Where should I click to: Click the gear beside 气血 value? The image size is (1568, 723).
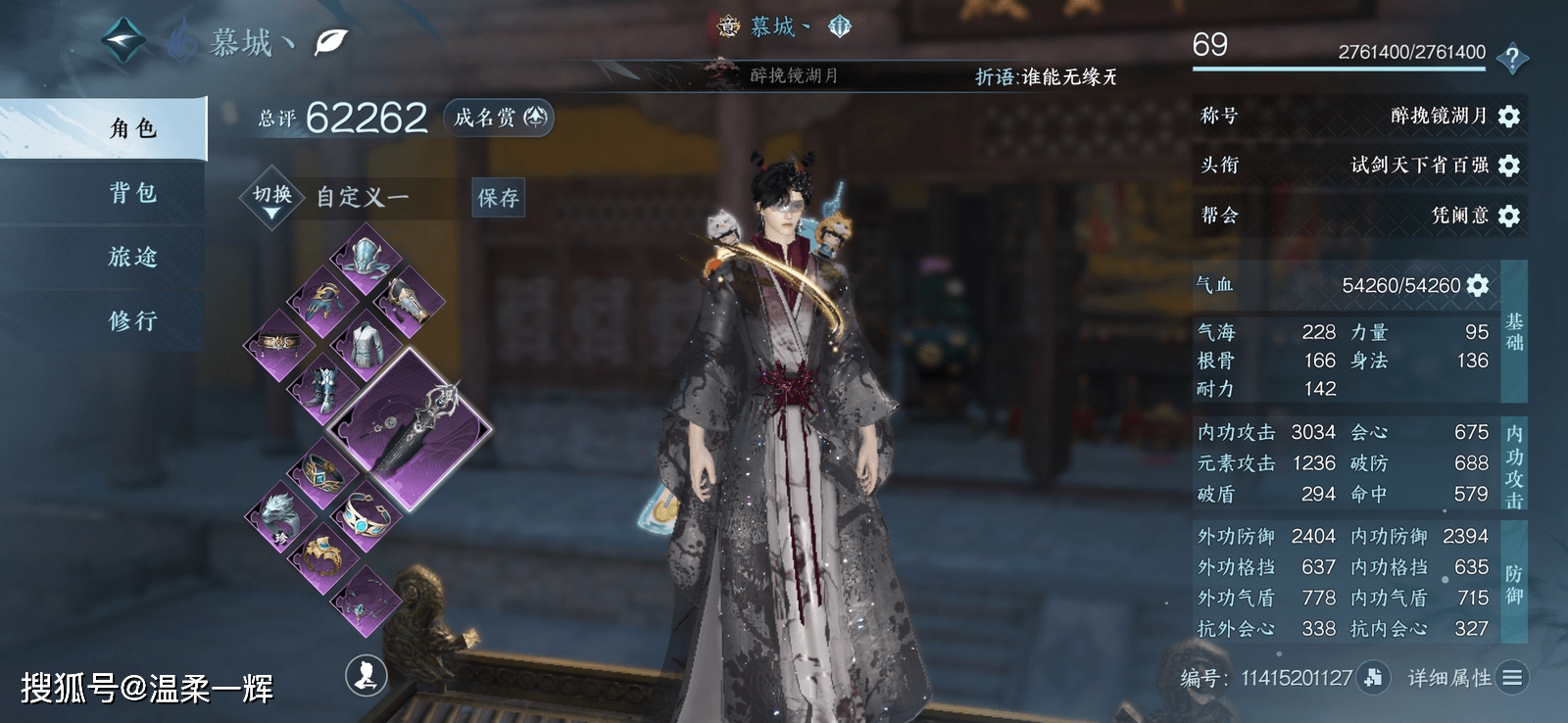point(1478,285)
